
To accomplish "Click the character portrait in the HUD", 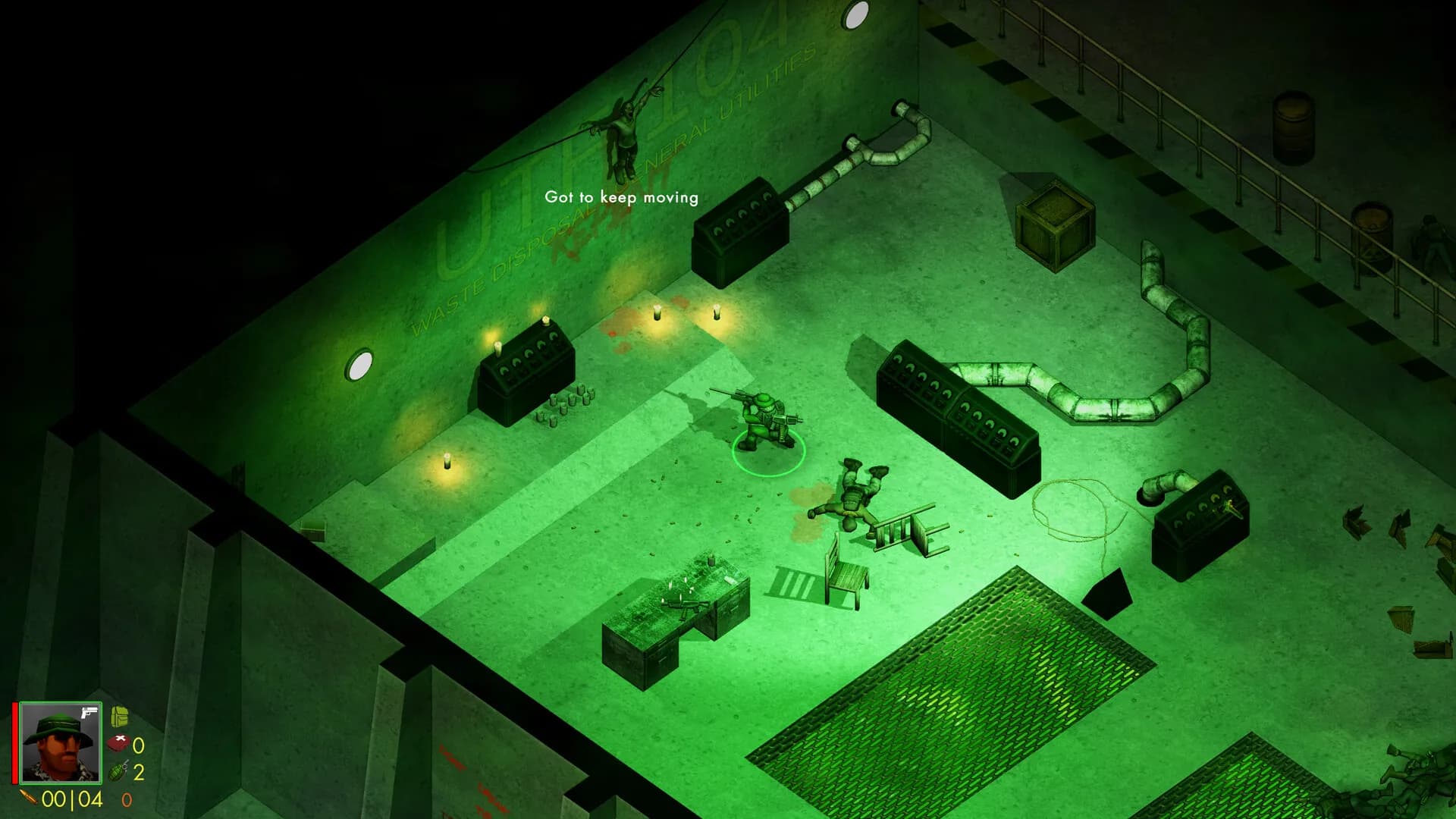I will pyautogui.click(x=61, y=742).
